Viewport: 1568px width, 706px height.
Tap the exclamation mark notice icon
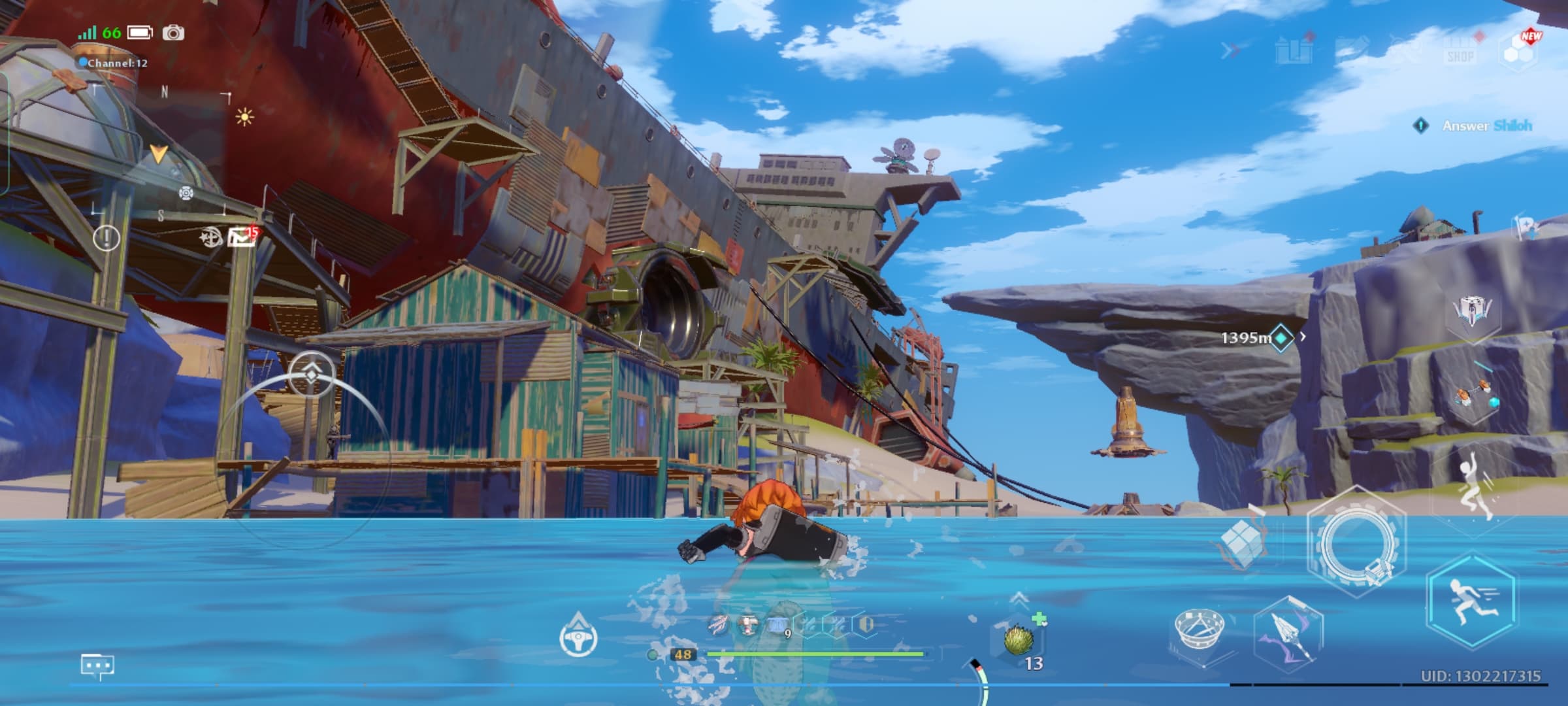(x=106, y=238)
